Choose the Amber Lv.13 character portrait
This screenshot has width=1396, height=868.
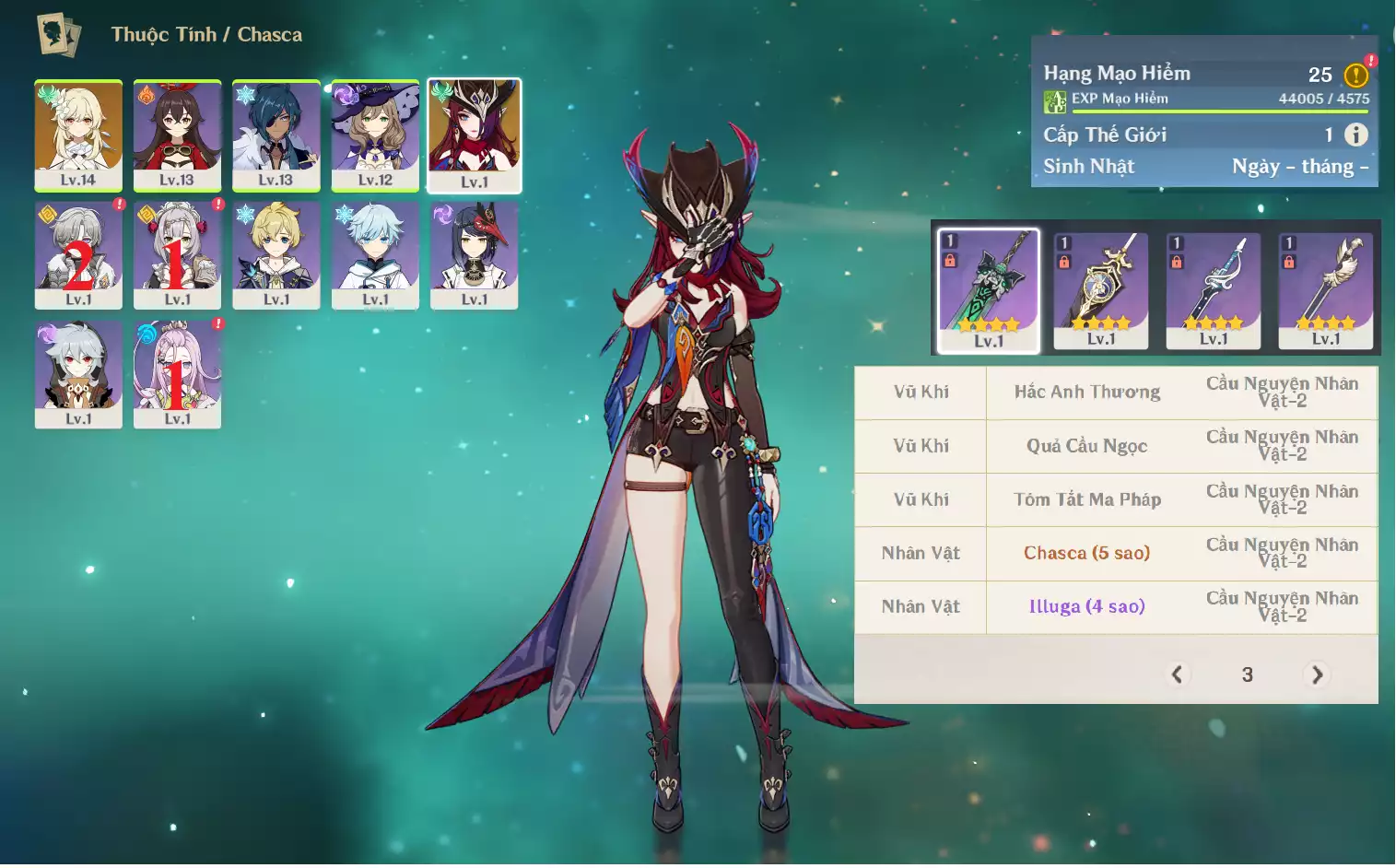[x=177, y=135]
